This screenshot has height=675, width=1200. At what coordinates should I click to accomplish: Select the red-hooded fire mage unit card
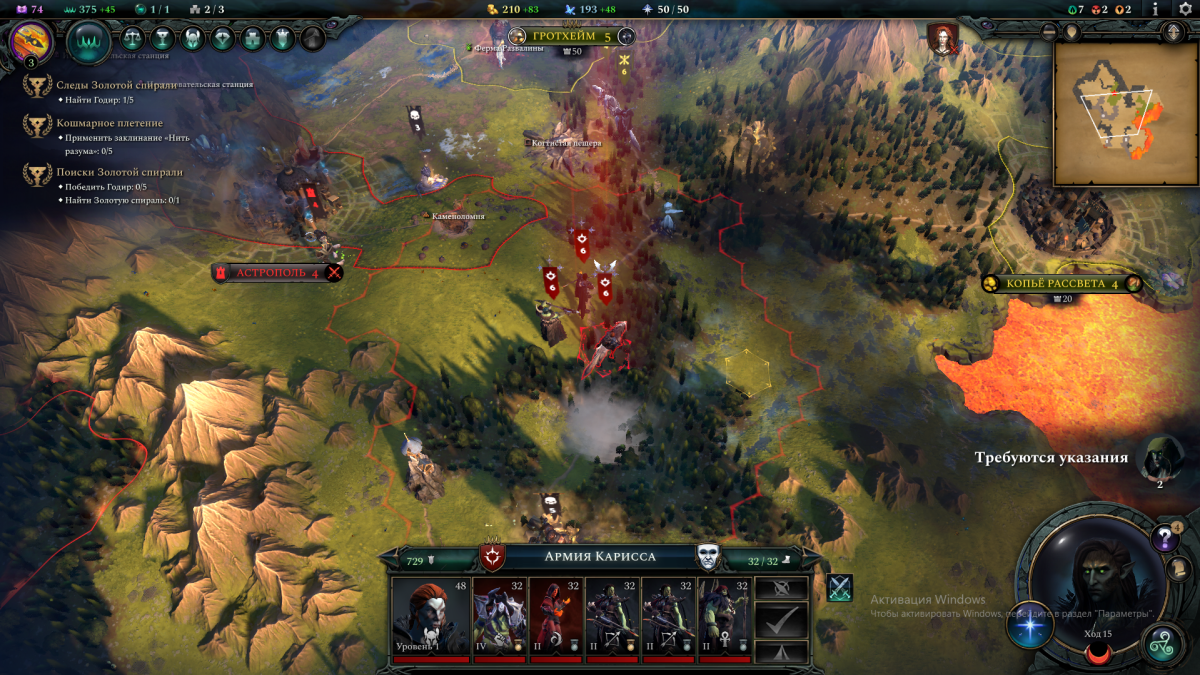tap(555, 617)
